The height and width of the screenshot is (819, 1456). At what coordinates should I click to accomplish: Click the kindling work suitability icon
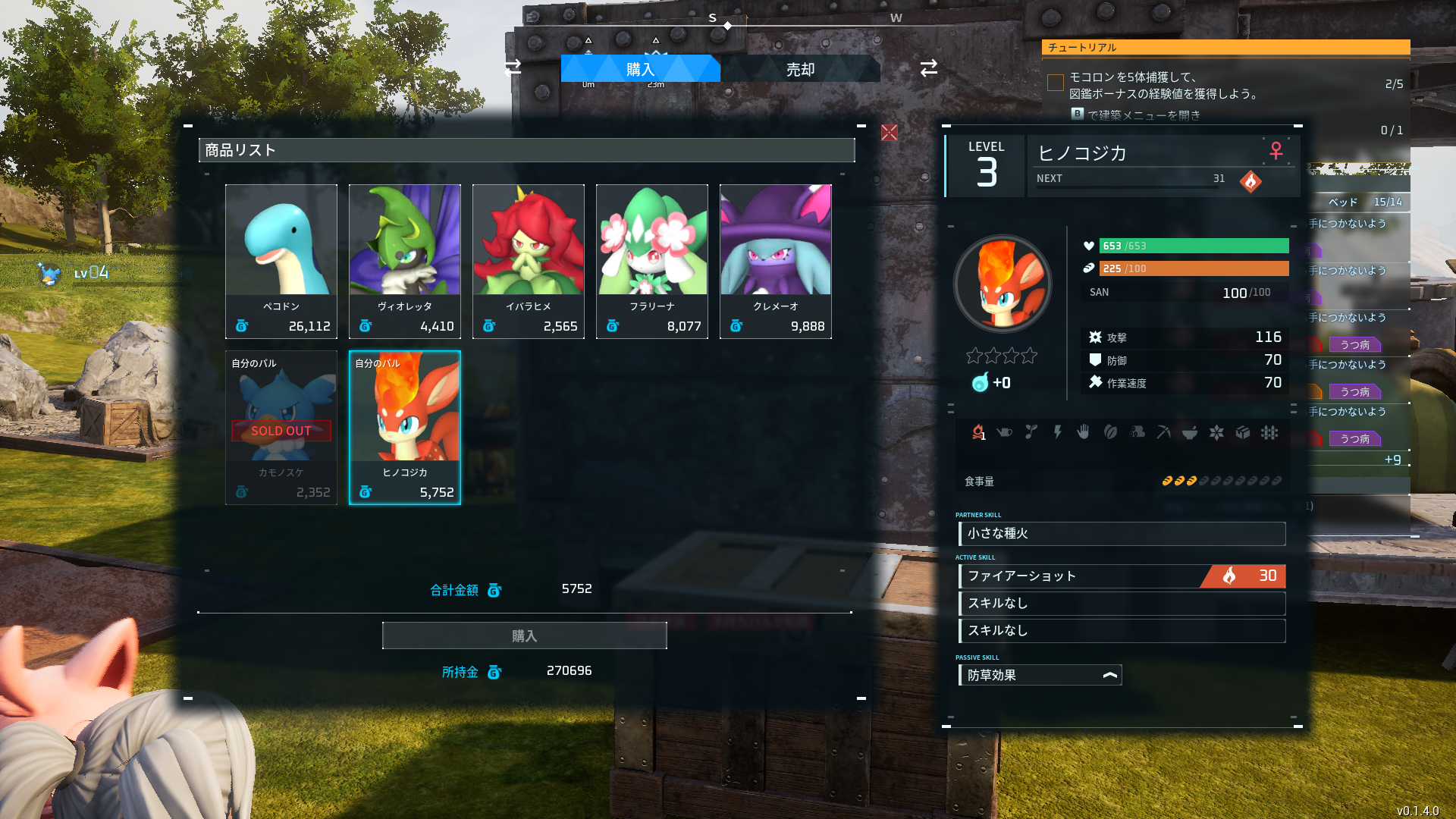[x=978, y=432]
